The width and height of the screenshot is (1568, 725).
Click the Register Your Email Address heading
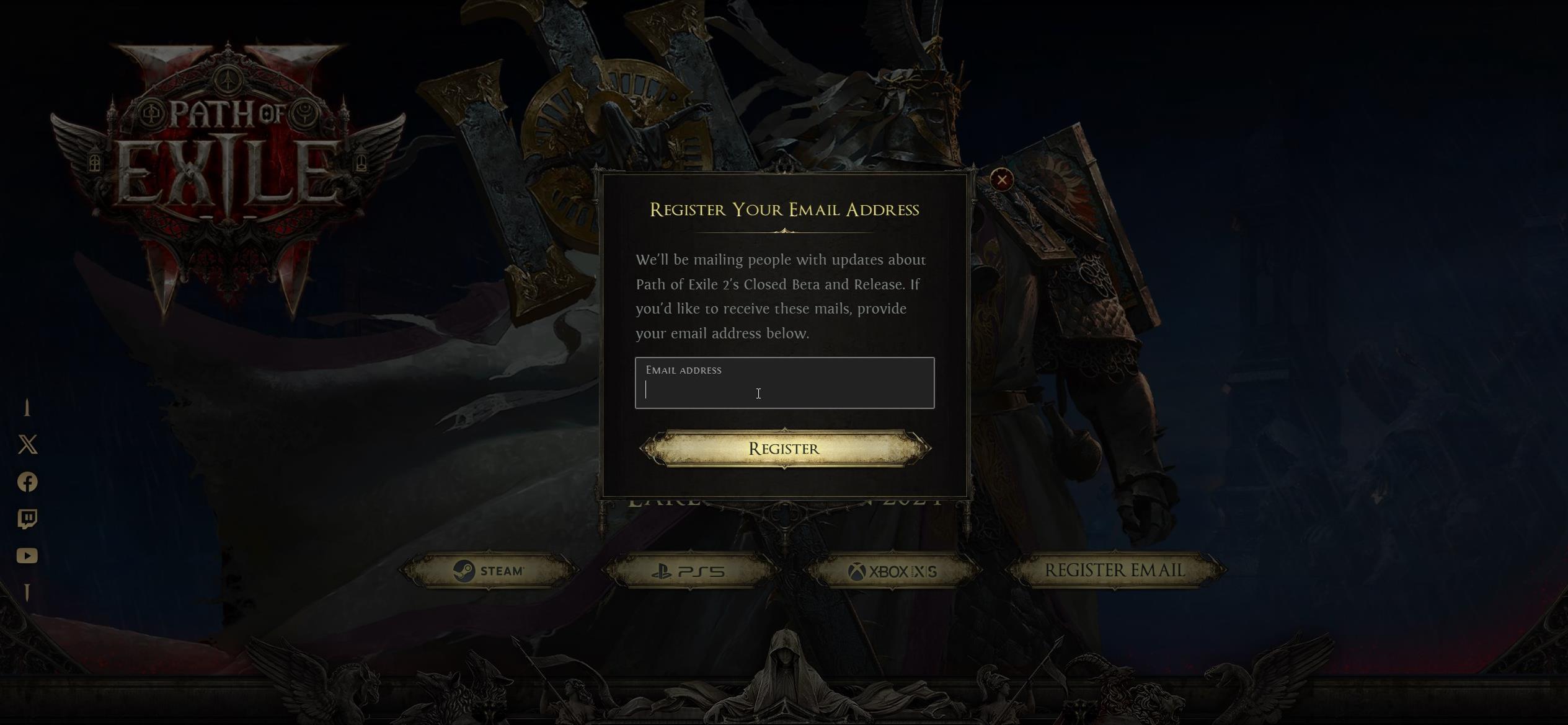(784, 209)
